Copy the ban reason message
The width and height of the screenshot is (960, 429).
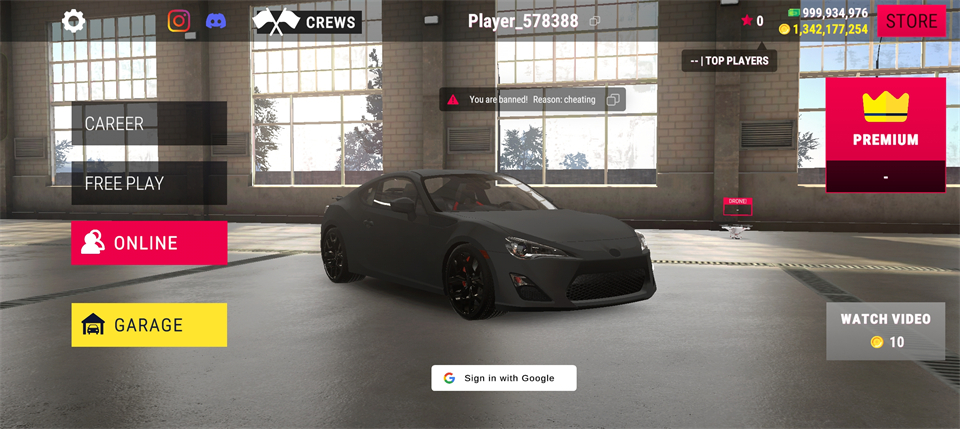(x=614, y=100)
